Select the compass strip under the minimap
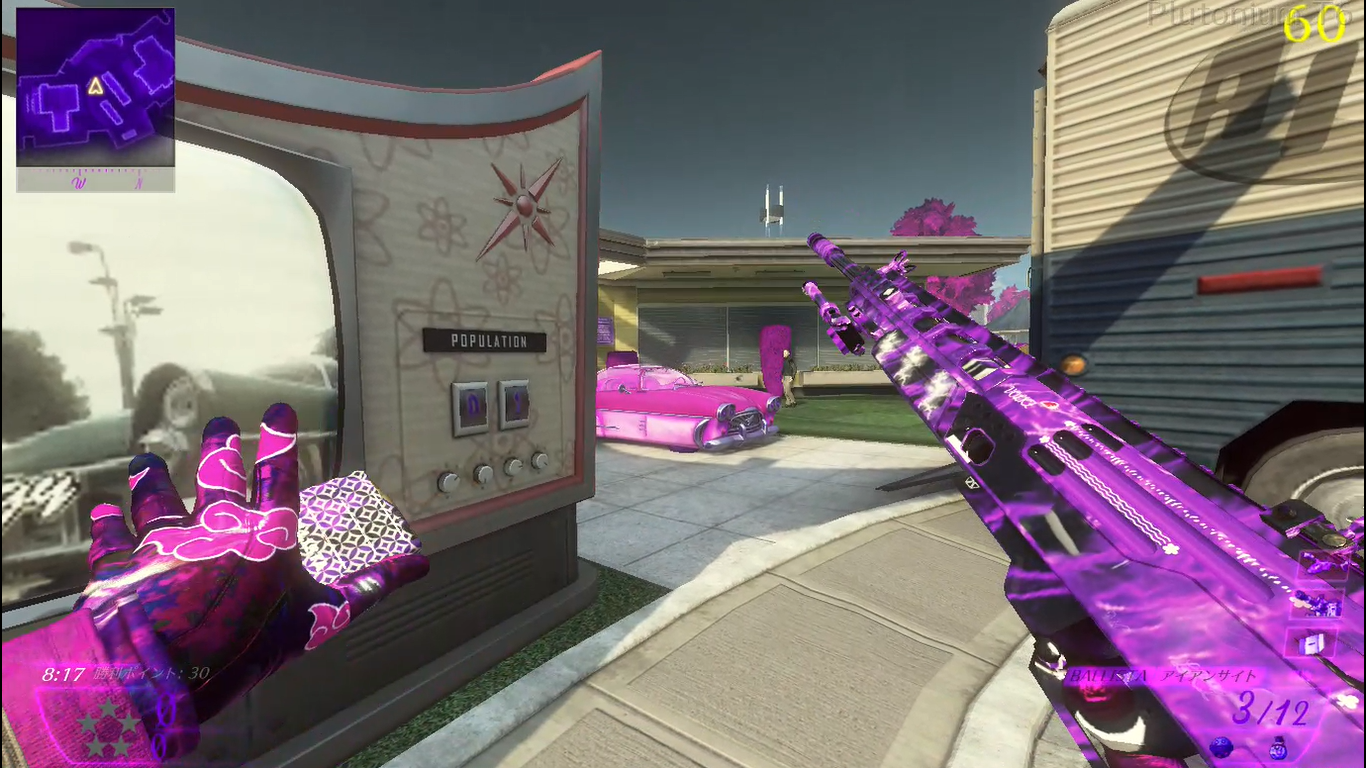Image resolution: width=1366 pixels, height=768 pixels. tap(96, 180)
